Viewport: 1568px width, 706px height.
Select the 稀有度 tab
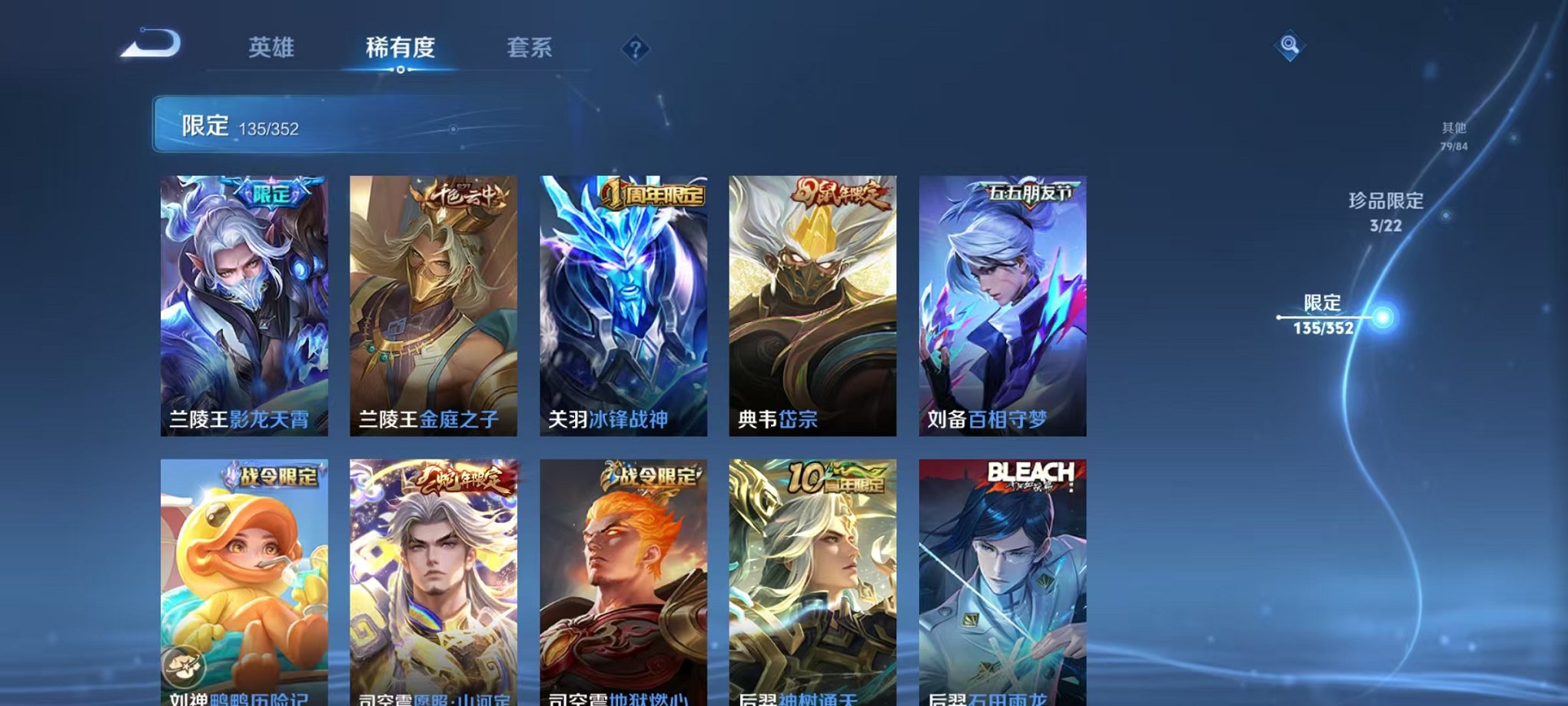pos(401,48)
